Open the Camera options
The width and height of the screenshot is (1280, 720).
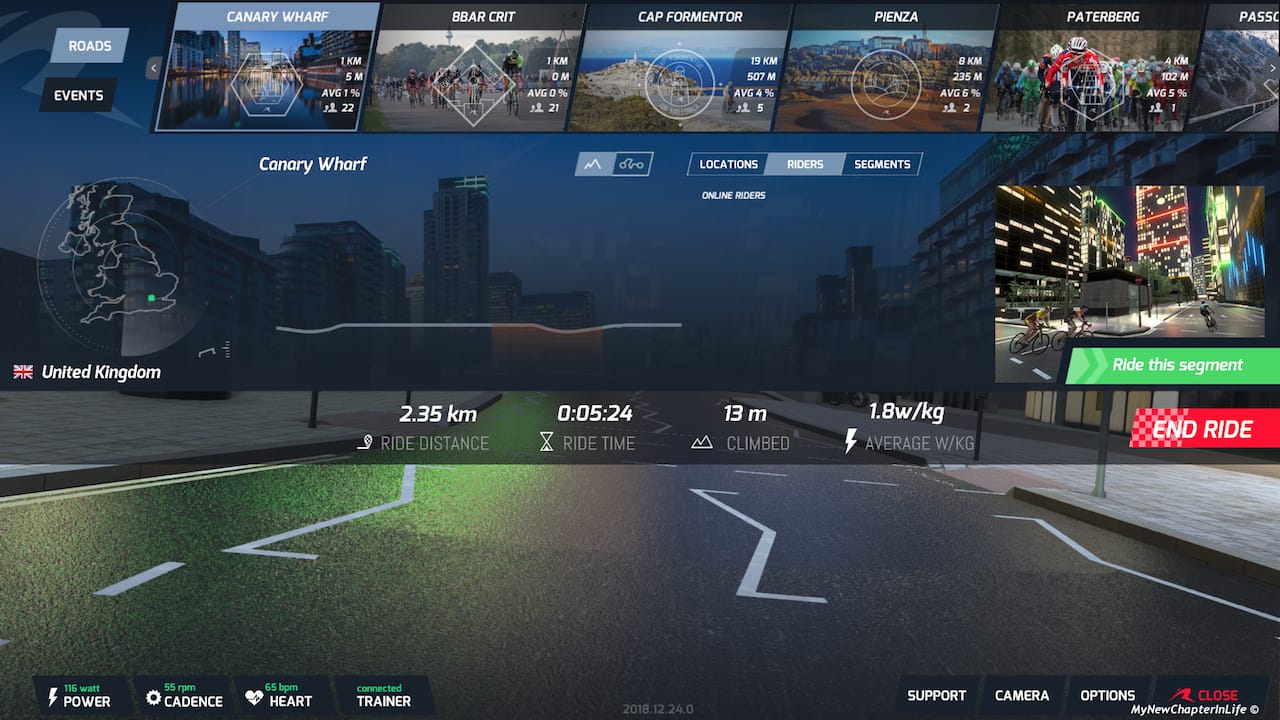(1022, 695)
